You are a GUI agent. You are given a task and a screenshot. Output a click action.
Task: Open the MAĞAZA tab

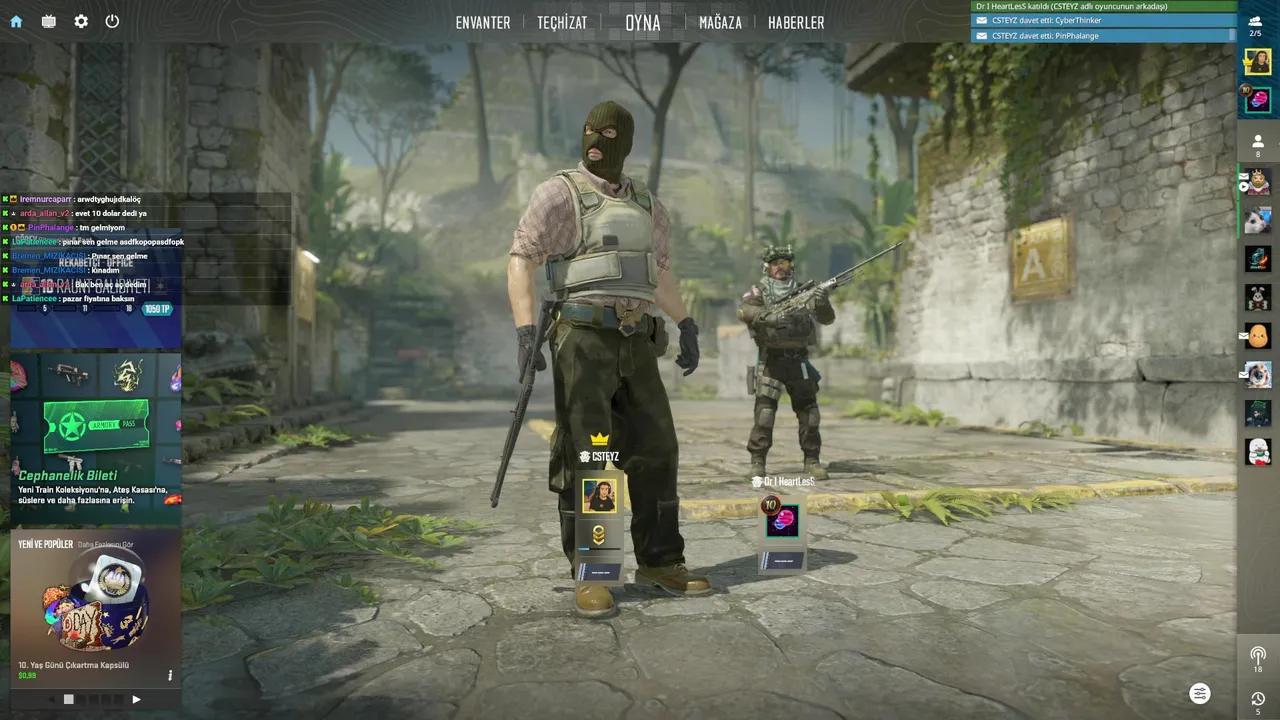click(x=722, y=22)
